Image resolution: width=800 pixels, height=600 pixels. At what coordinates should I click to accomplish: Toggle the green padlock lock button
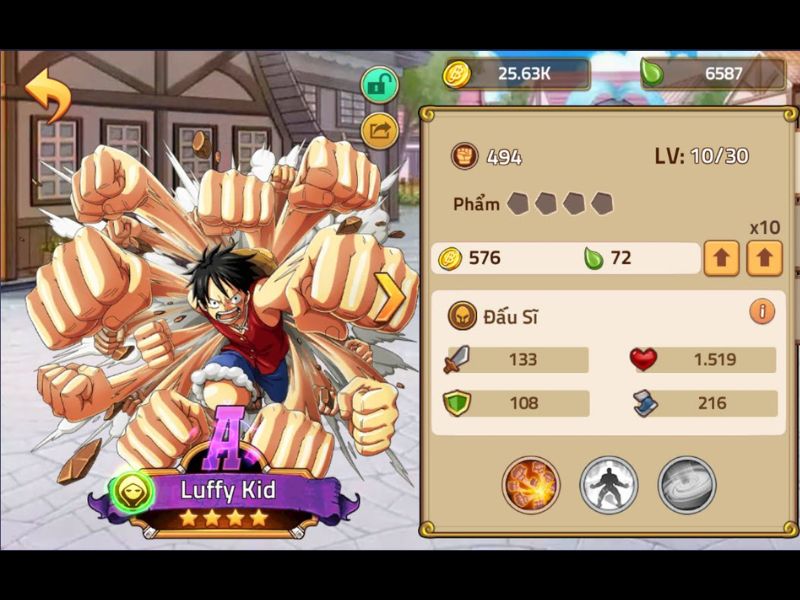coord(380,85)
